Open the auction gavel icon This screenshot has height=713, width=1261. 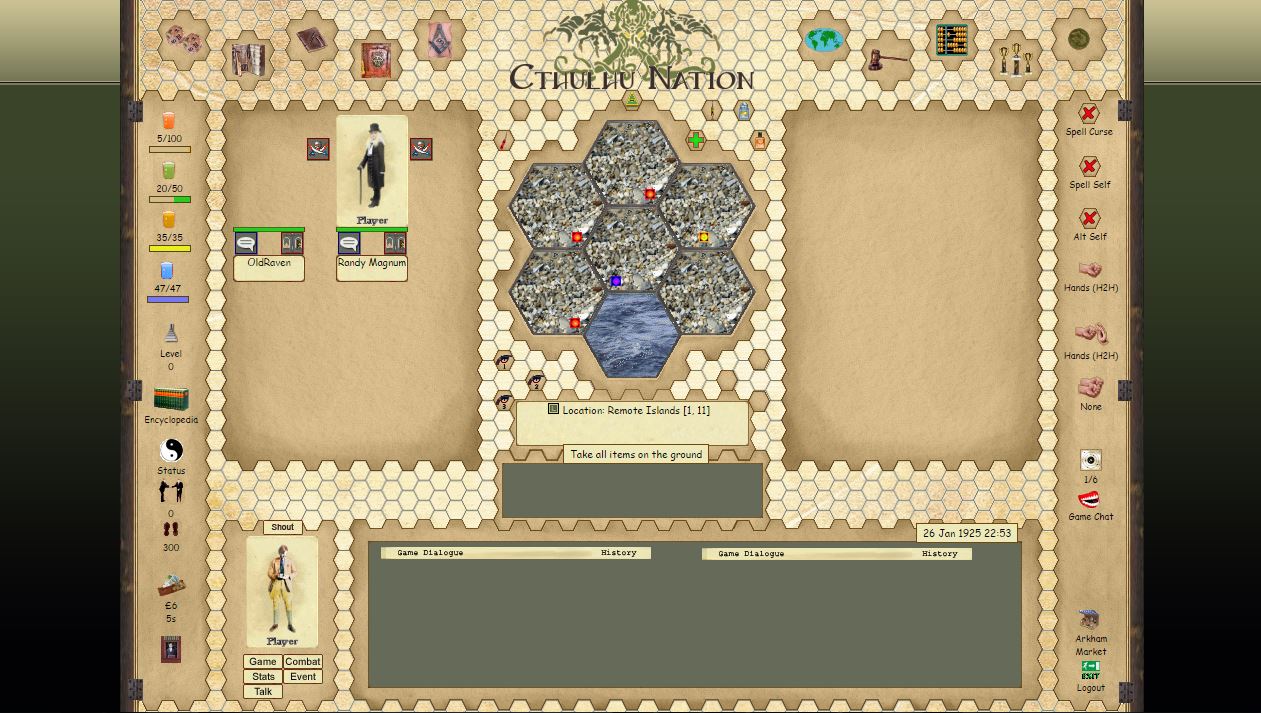886,60
